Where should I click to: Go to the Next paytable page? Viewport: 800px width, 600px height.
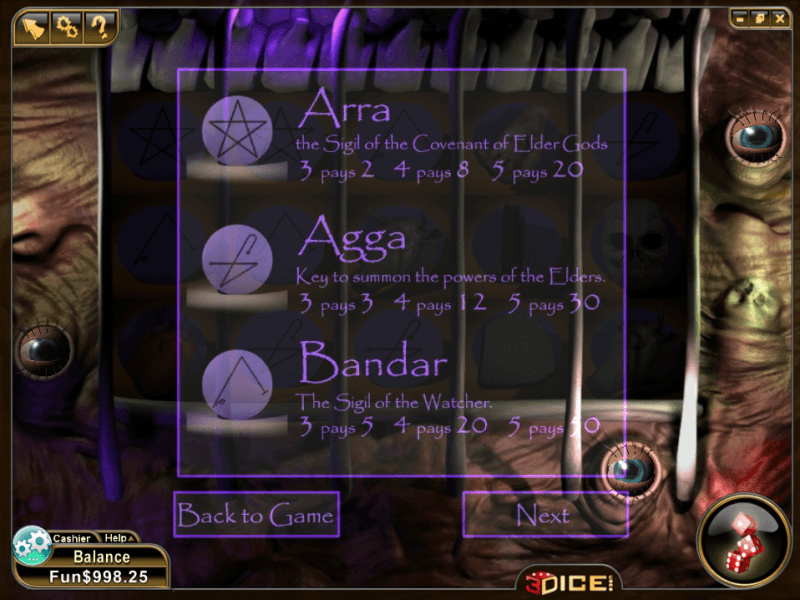click(x=545, y=515)
